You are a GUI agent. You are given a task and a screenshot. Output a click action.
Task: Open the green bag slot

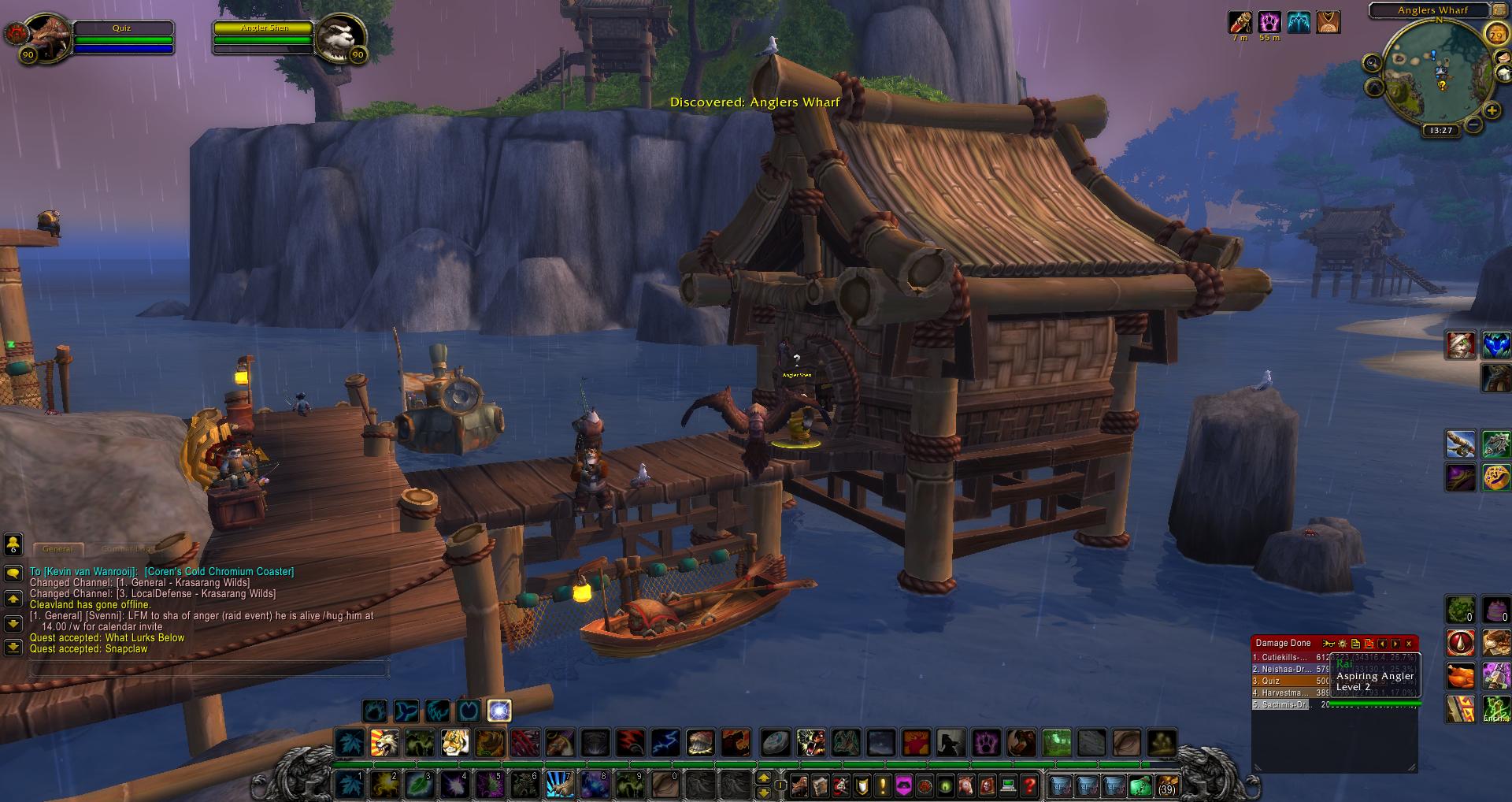click(1140, 785)
